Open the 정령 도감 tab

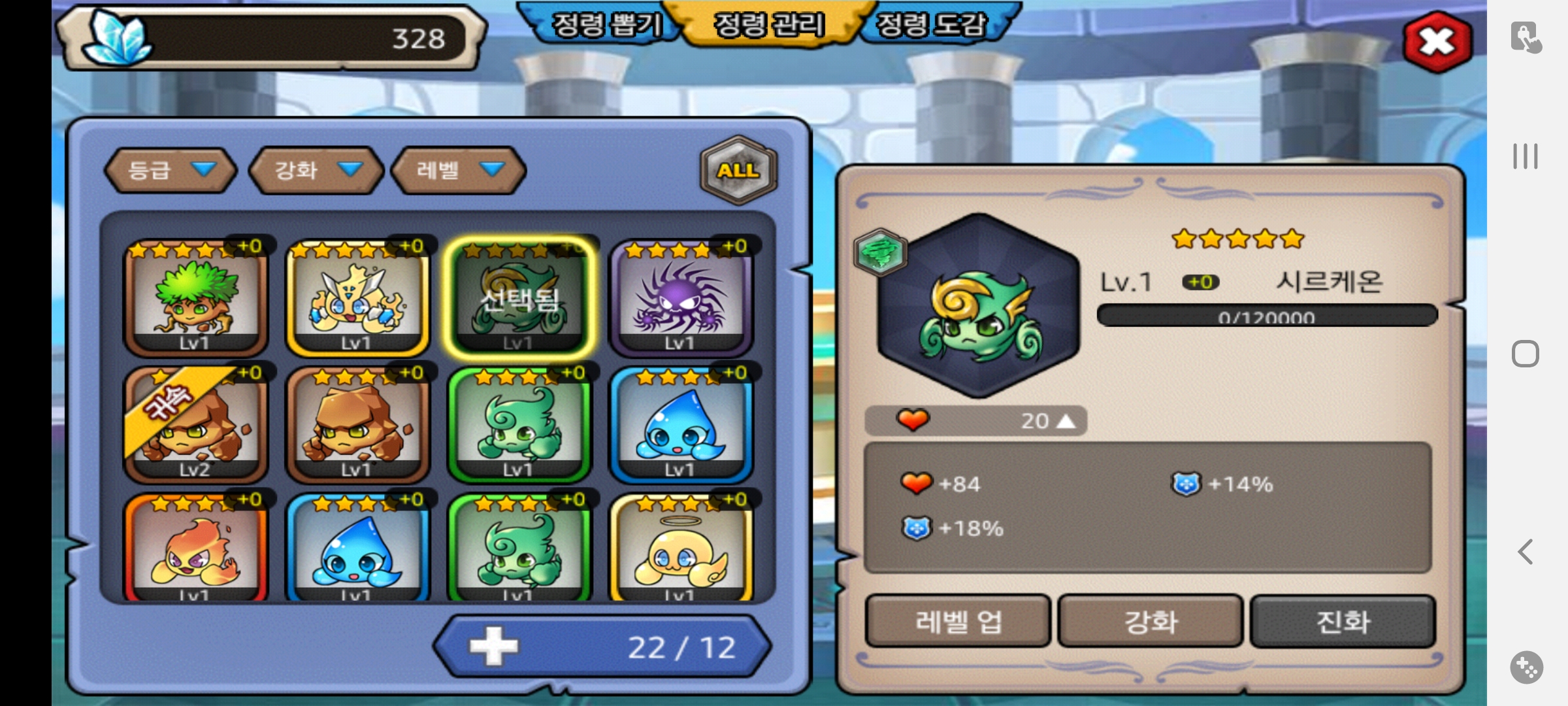(930, 25)
